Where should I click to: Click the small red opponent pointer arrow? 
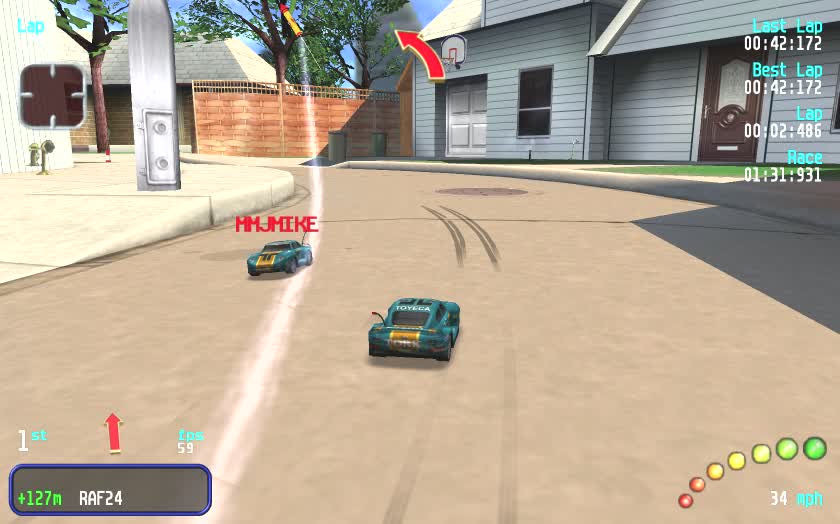[x=113, y=432]
